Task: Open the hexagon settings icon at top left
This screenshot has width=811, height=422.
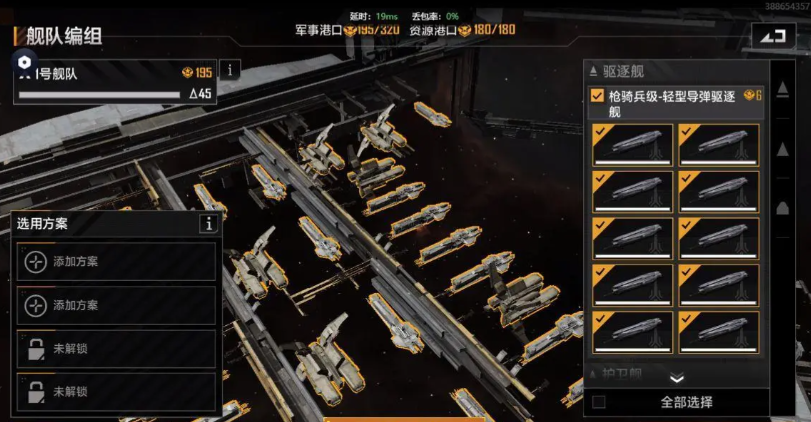Action: (x=25, y=61)
